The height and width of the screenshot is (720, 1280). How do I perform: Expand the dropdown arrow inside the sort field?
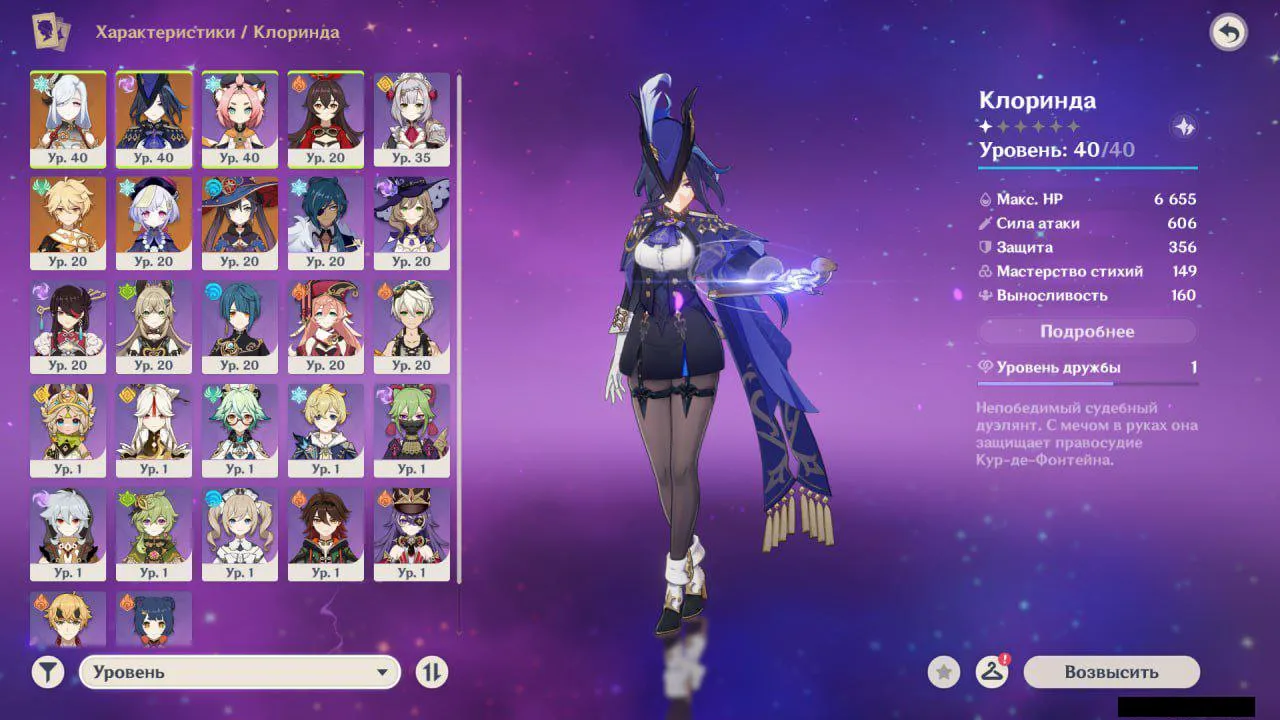point(383,672)
